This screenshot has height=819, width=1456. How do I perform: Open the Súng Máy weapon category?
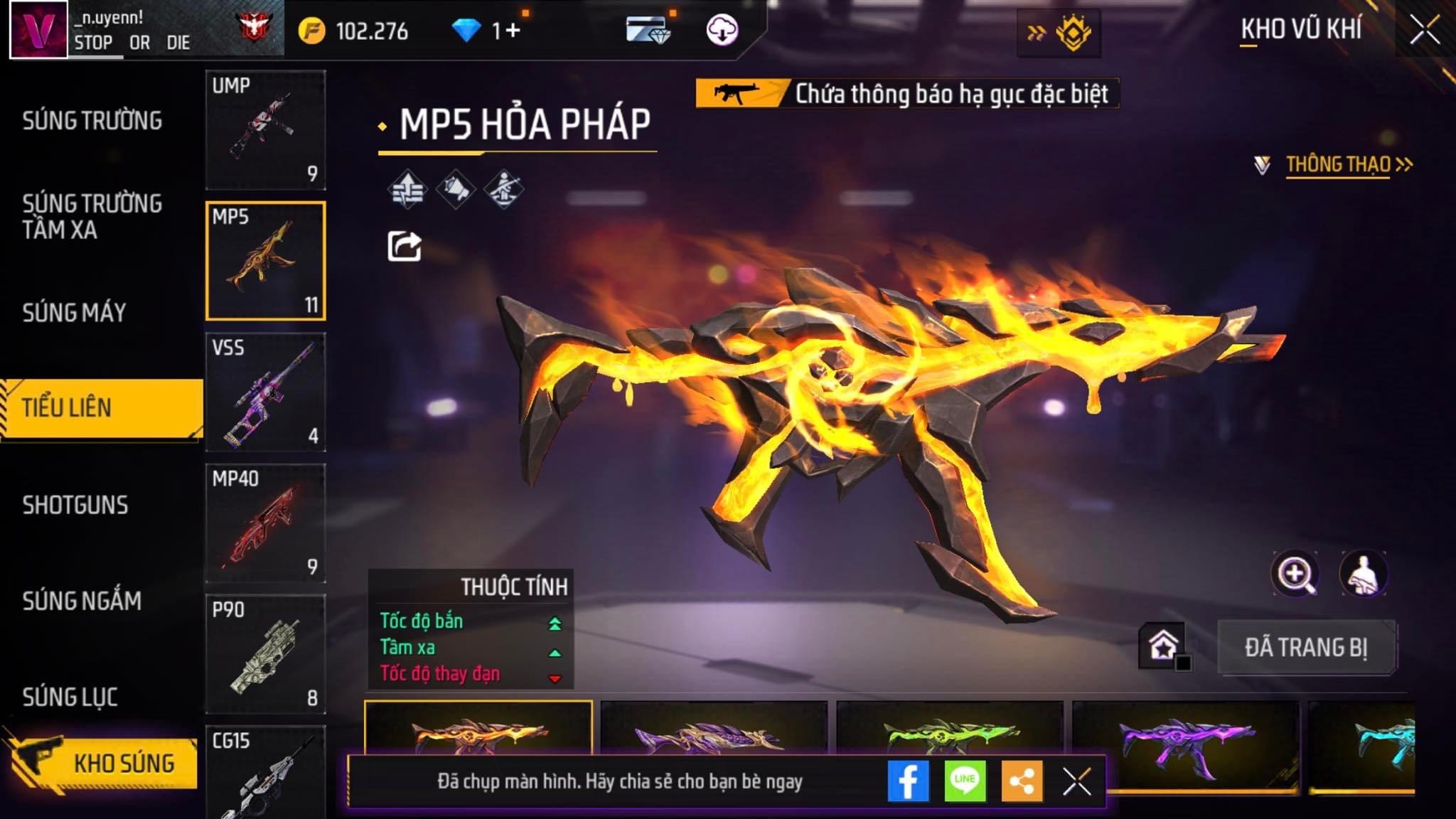(x=75, y=313)
